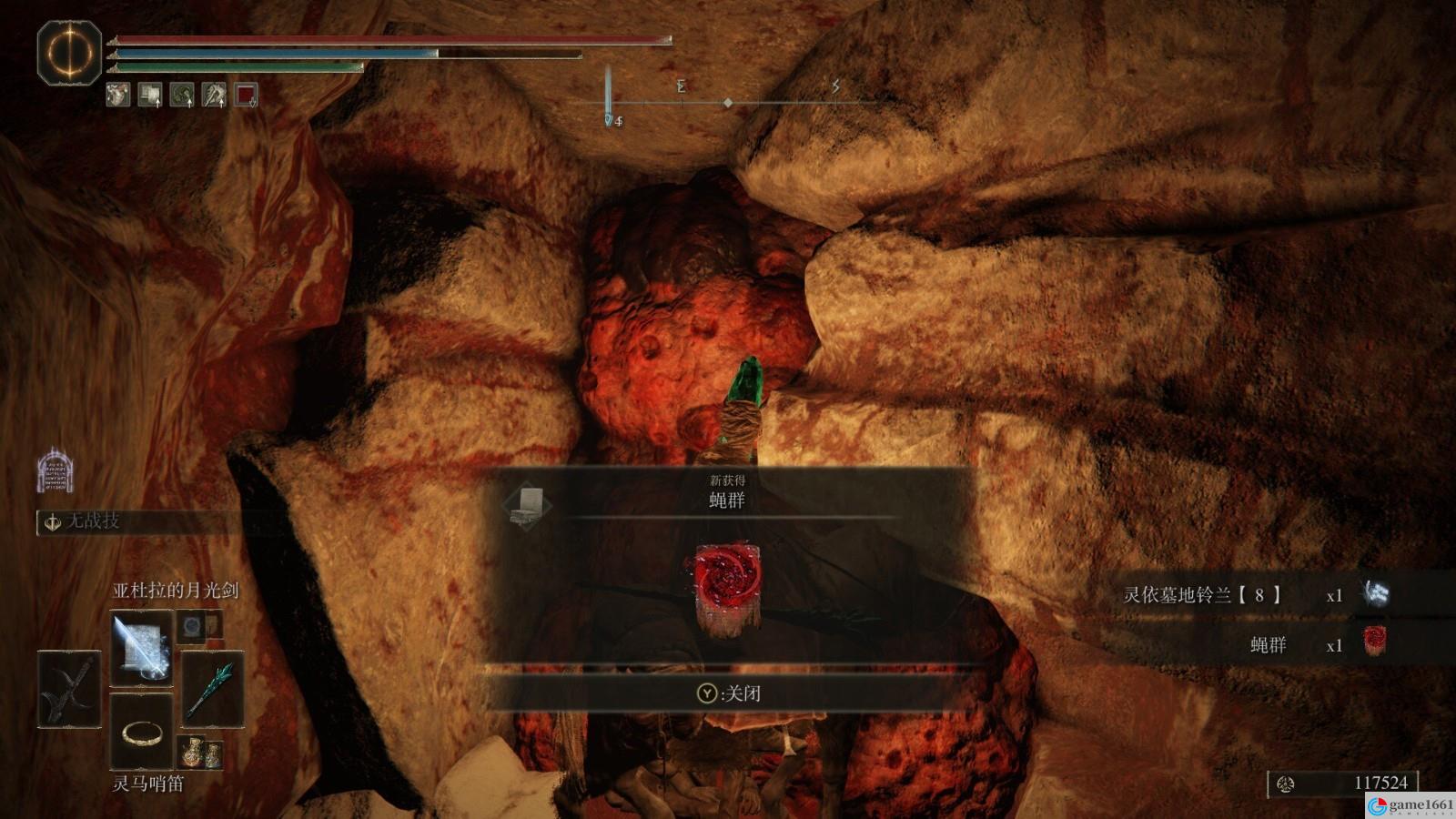Screen dimensions: 1456x819
Task: Click the first buff icon in status row
Action: coord(118,95)
